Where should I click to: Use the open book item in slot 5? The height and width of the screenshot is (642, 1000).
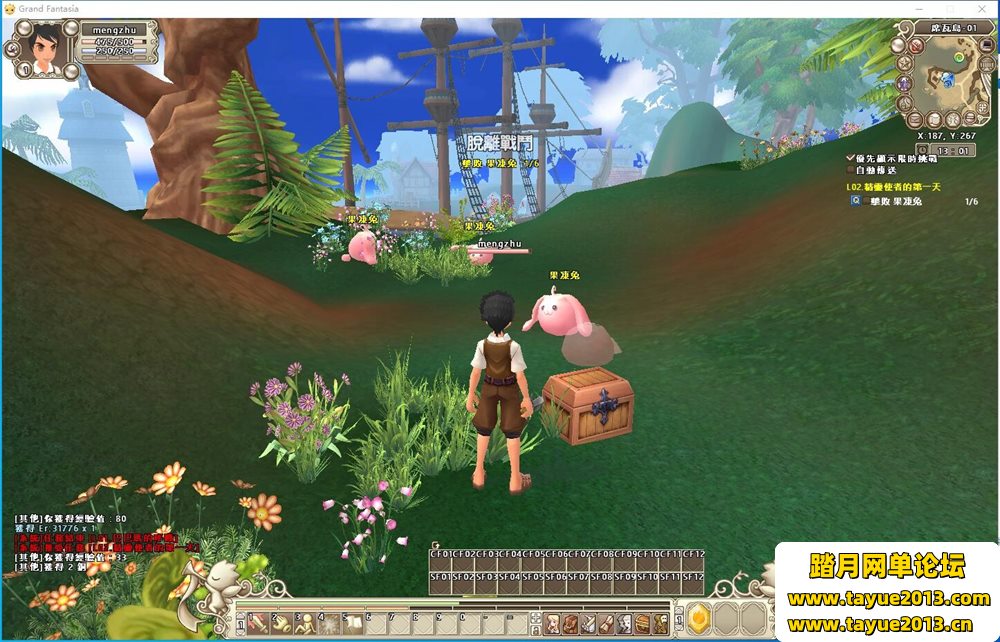click(352, 622)
